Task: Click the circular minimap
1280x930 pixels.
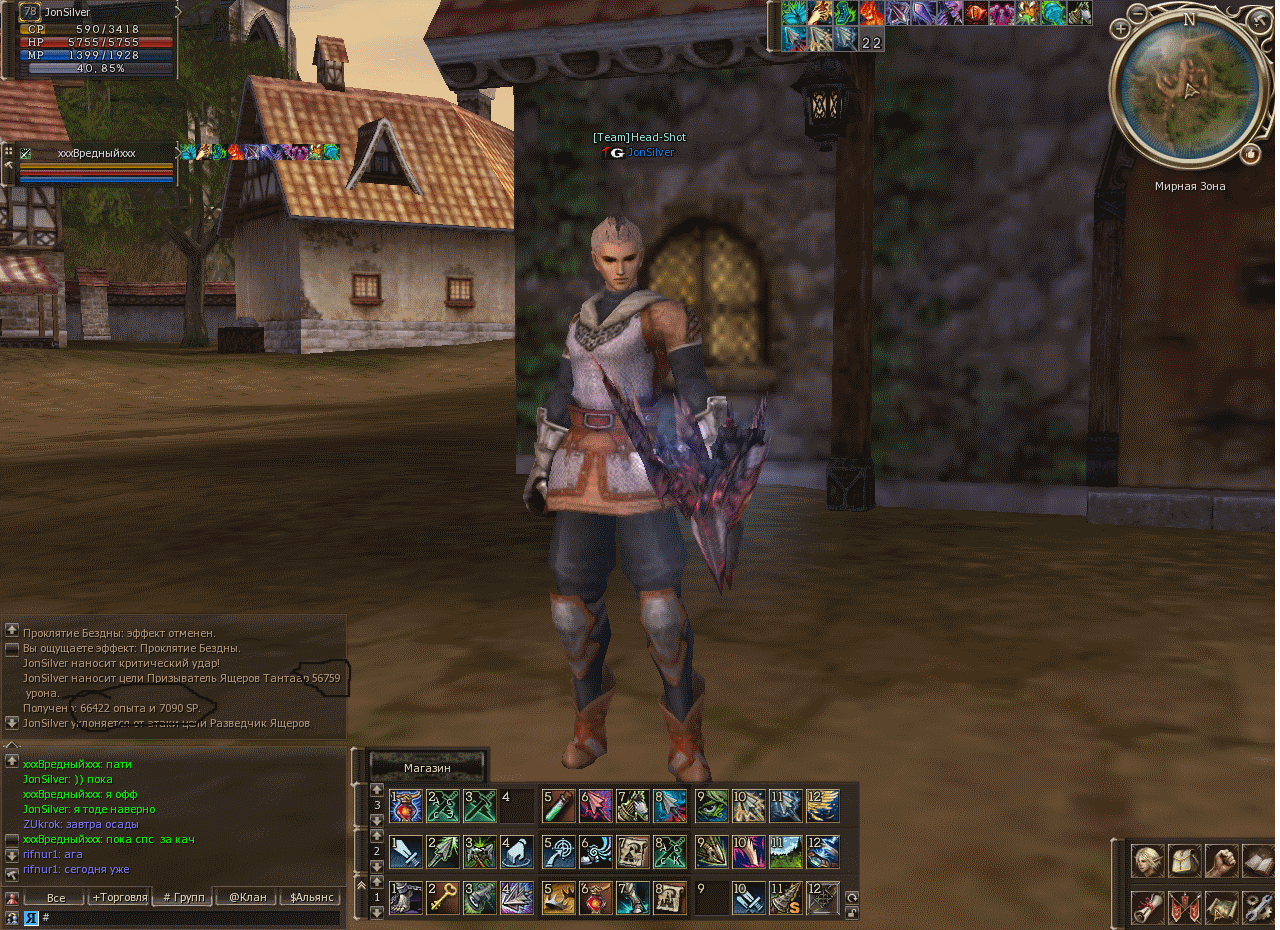Action: pyautogui.click(x=1188, y=92)
